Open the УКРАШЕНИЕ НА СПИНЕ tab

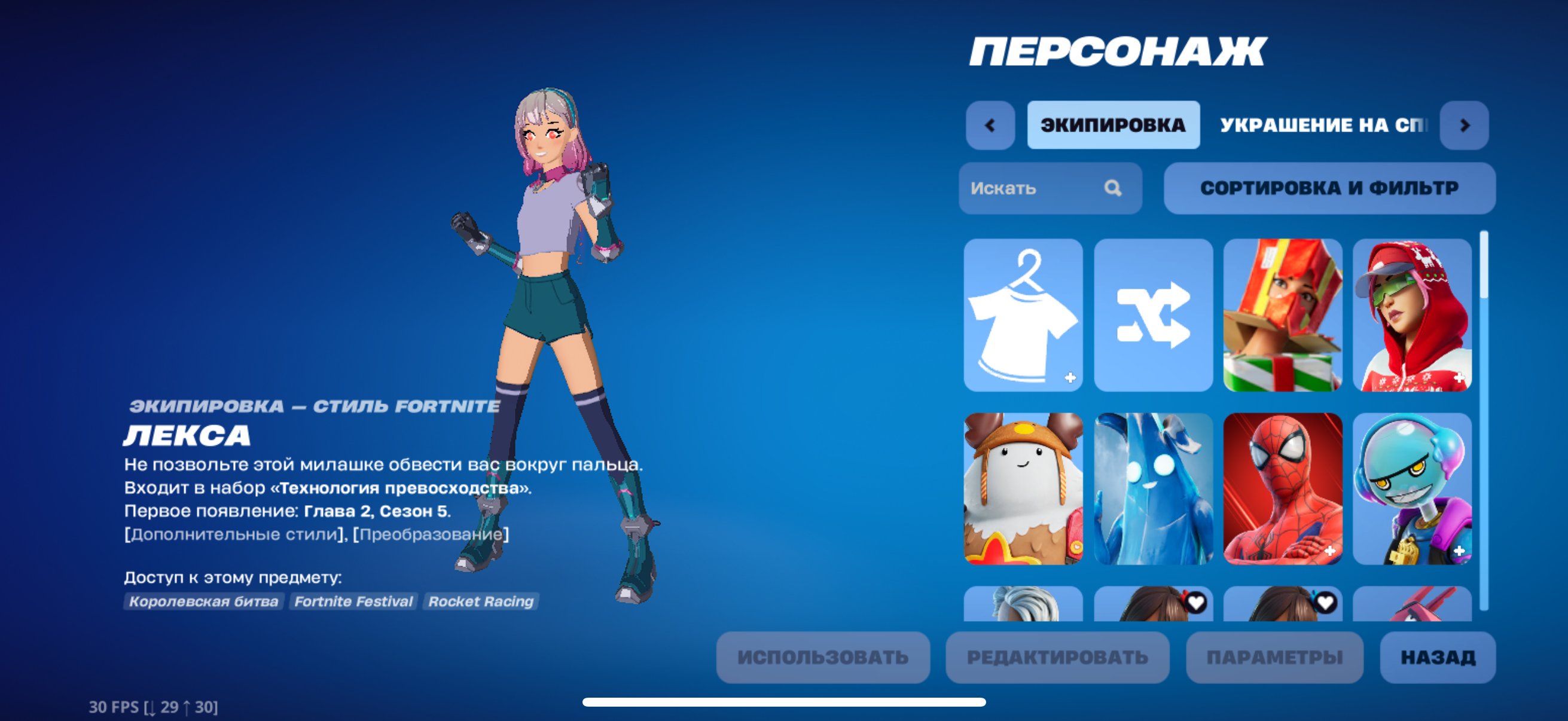point(1315,126)
